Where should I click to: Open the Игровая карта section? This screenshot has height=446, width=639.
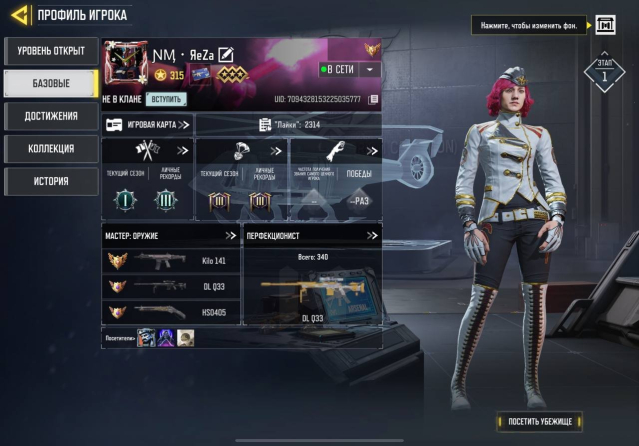coord(148,125)
